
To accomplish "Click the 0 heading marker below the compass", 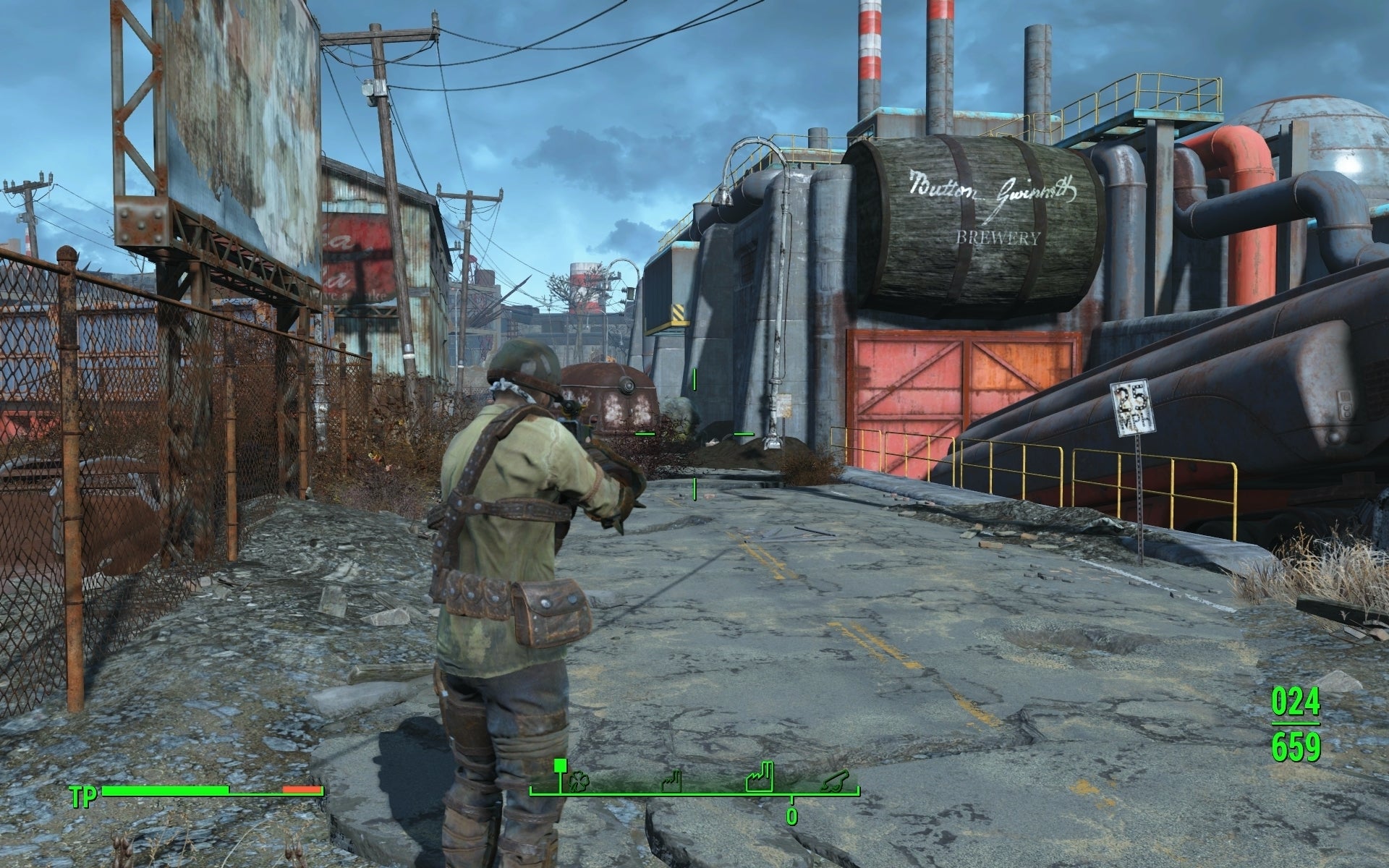I will pyautogui.click(x=791, y=817).
